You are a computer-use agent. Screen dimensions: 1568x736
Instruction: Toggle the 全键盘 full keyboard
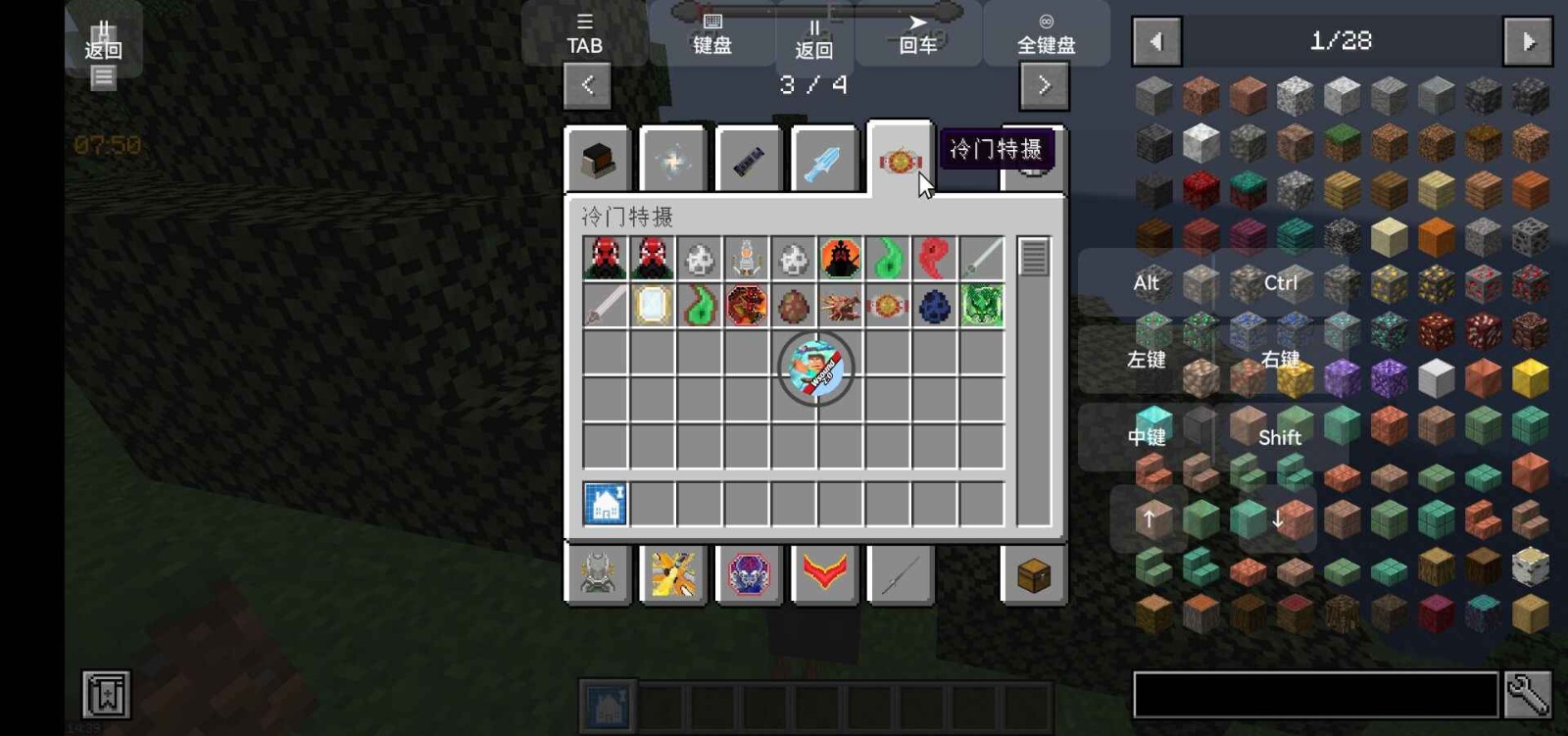tap(1046, 35)
